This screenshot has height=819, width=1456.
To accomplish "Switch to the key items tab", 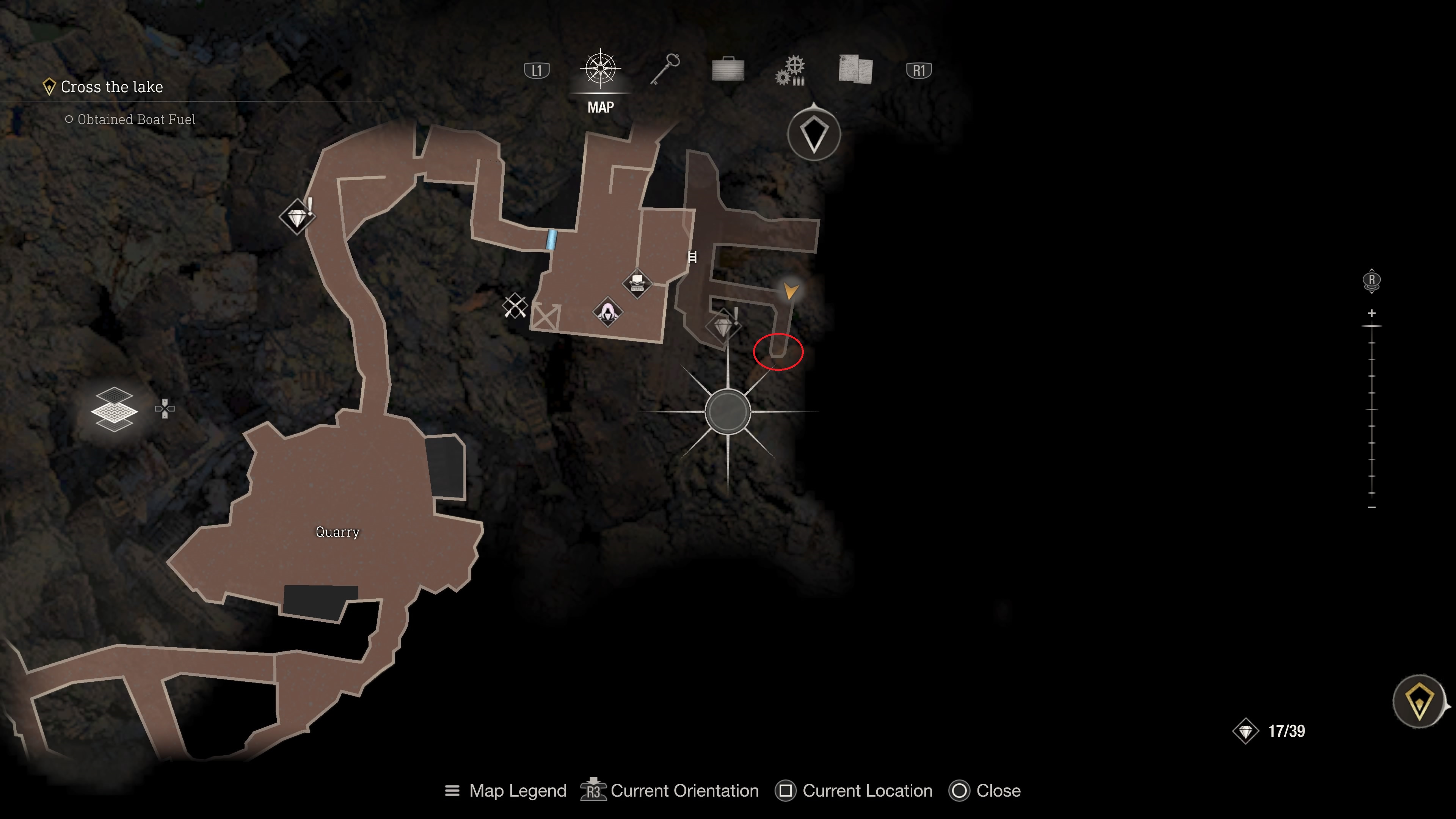I will coord(665,70).
